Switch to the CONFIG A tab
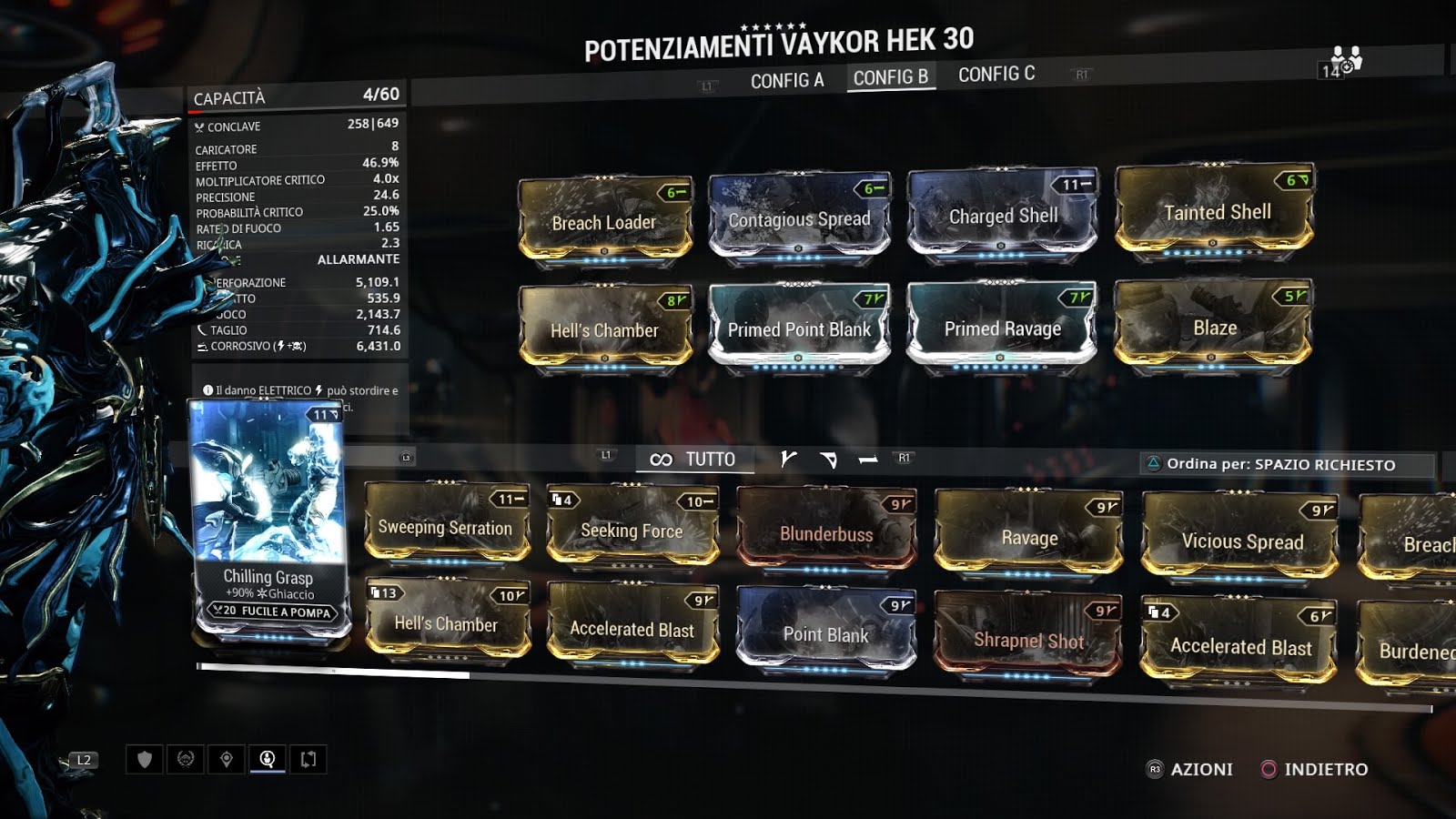The width and height of the screenshot is (1456, 819). pos(787,77)
